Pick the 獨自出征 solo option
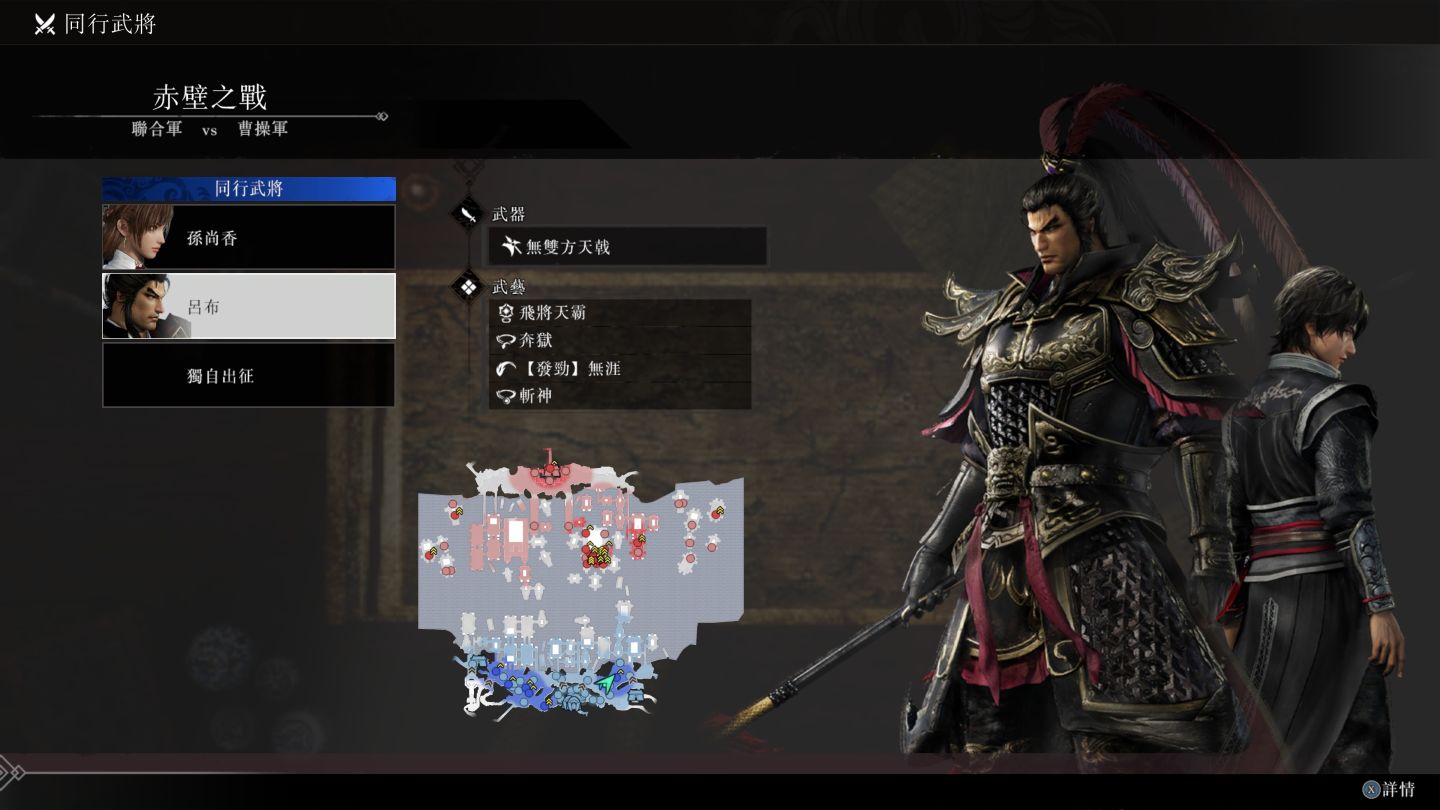Screen dimensions: 1440x810 click(249, 375)
